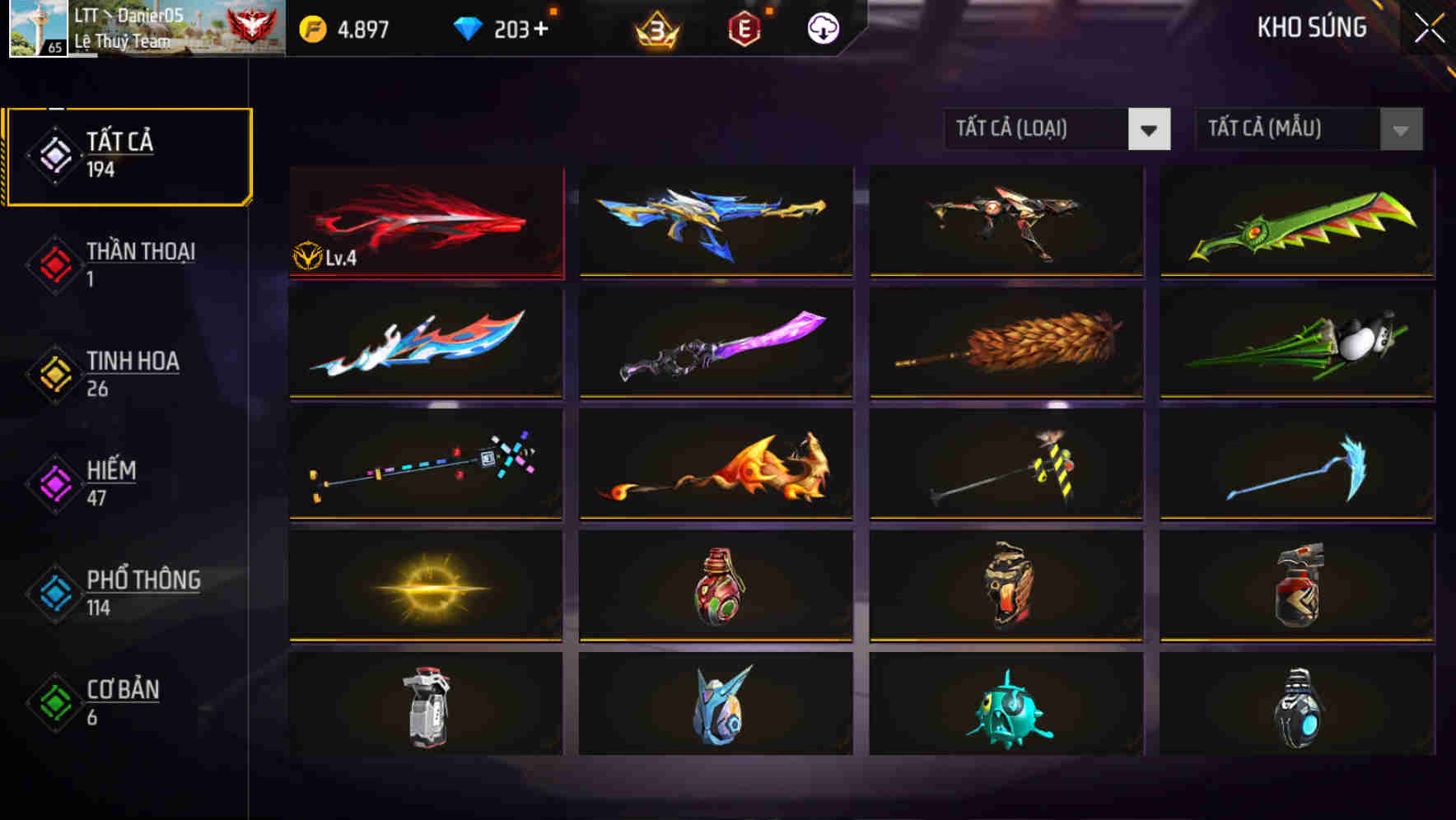Click the red E event badge
The image size is (1456, 820).
point(745,27)
